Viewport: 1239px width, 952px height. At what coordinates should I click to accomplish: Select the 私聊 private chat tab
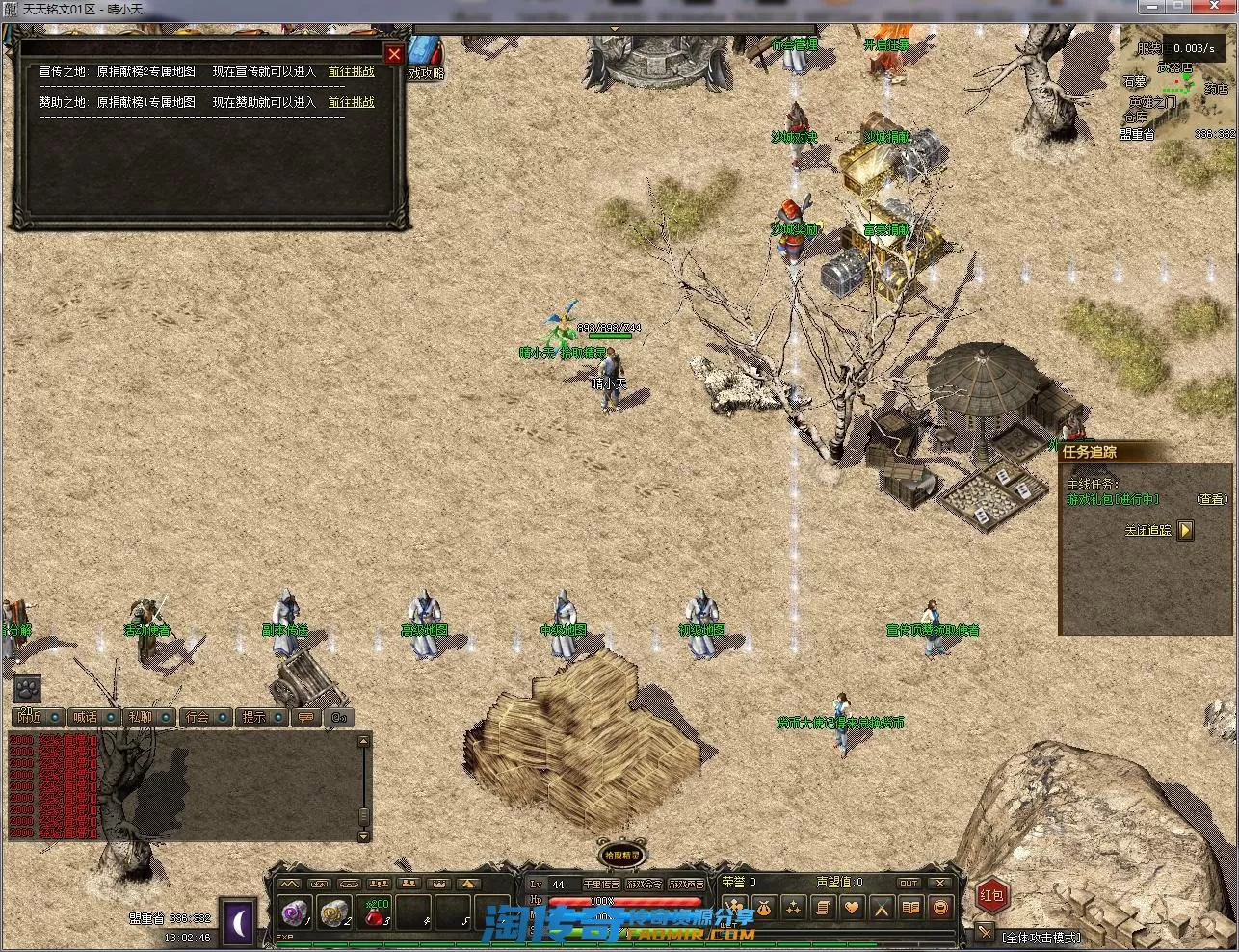(141, 717)
